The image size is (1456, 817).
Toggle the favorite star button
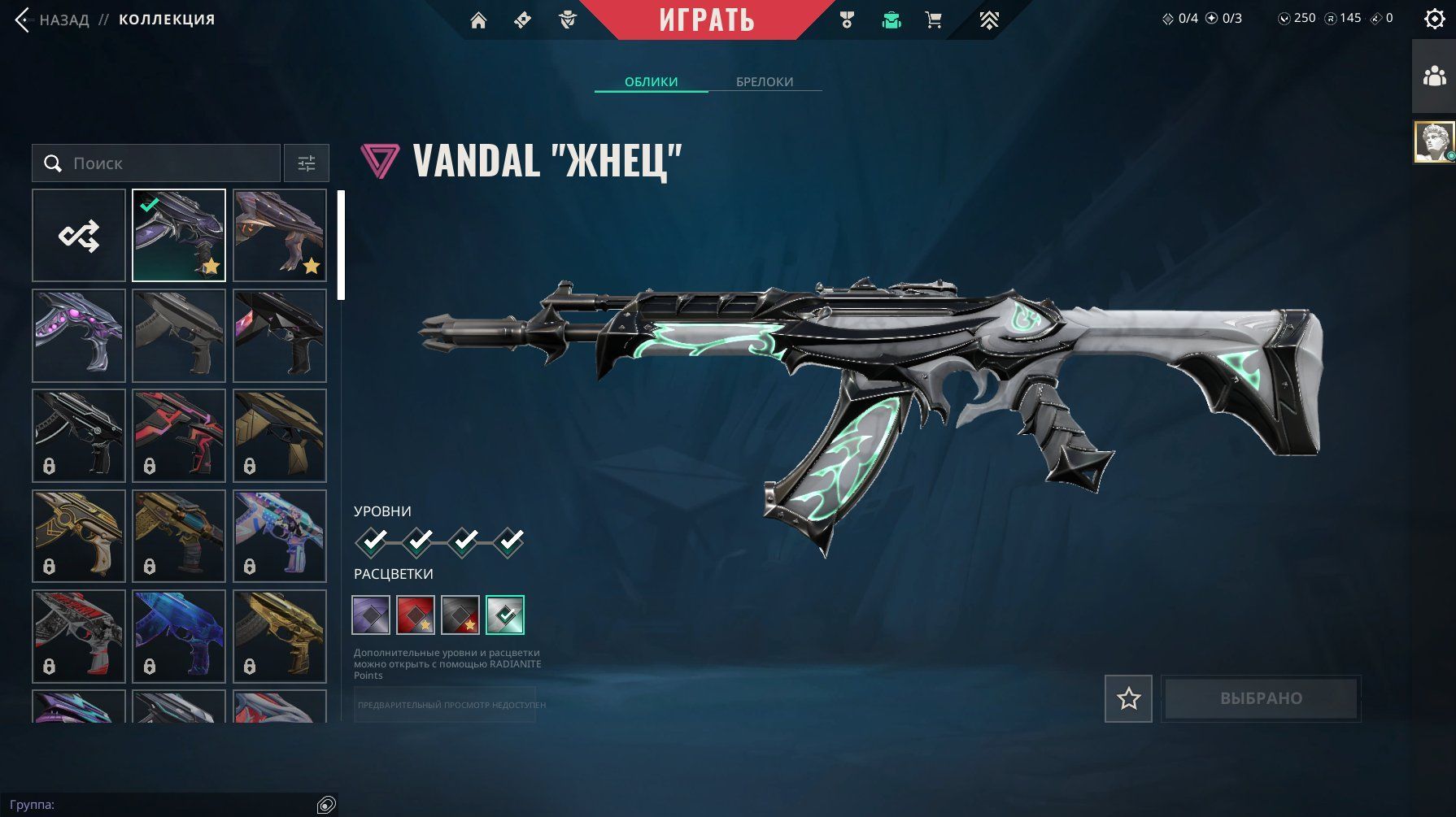1128,698
